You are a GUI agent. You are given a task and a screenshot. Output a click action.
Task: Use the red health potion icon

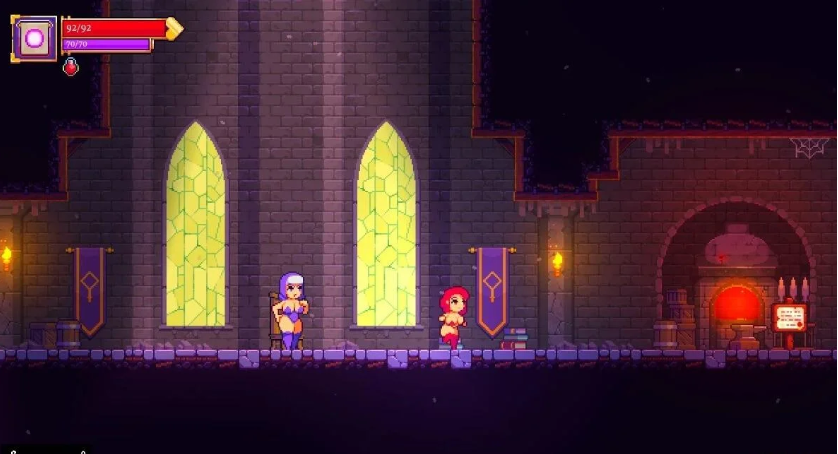click(x=71, y=67)
